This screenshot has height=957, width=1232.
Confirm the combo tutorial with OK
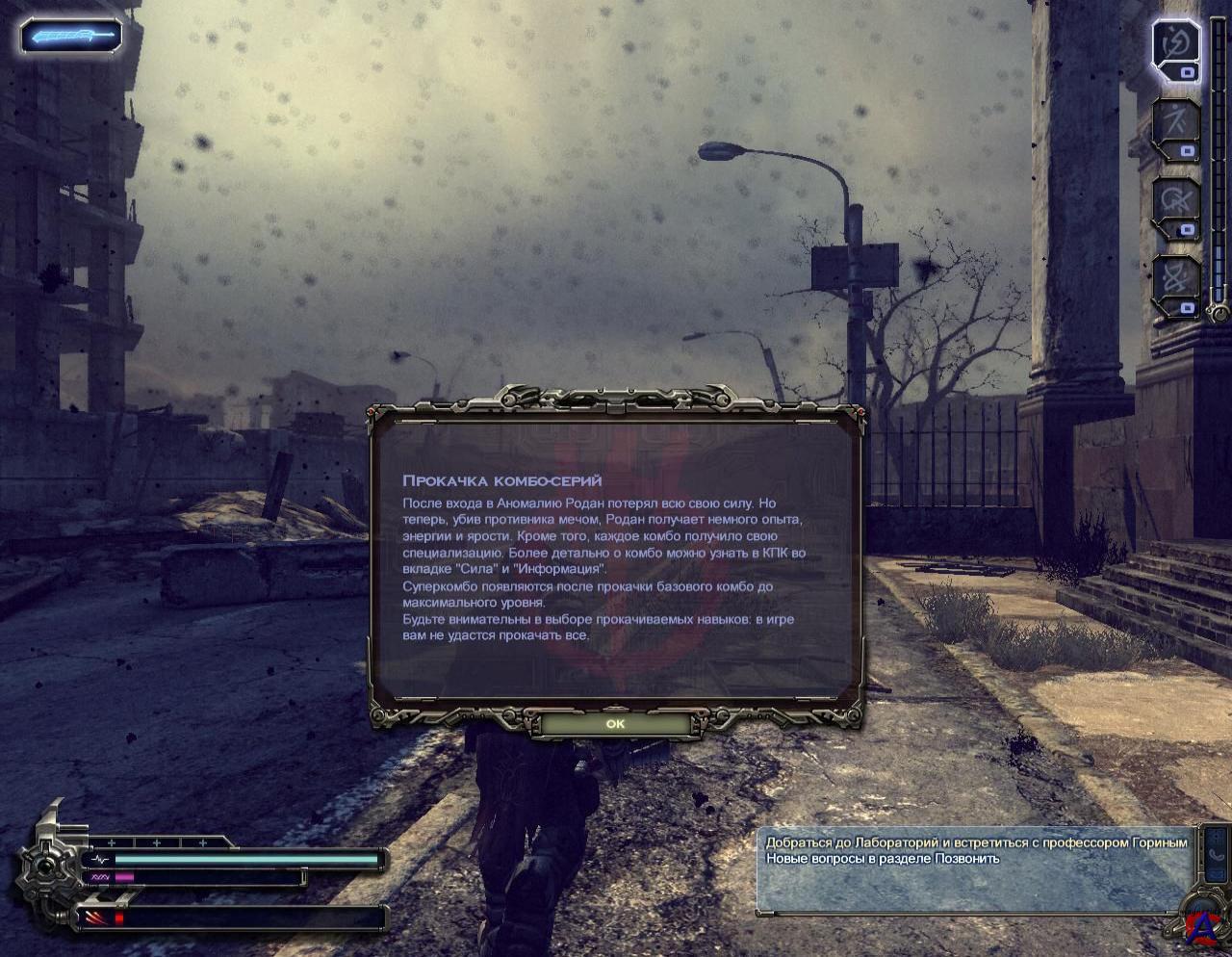(x=615, y=724)
